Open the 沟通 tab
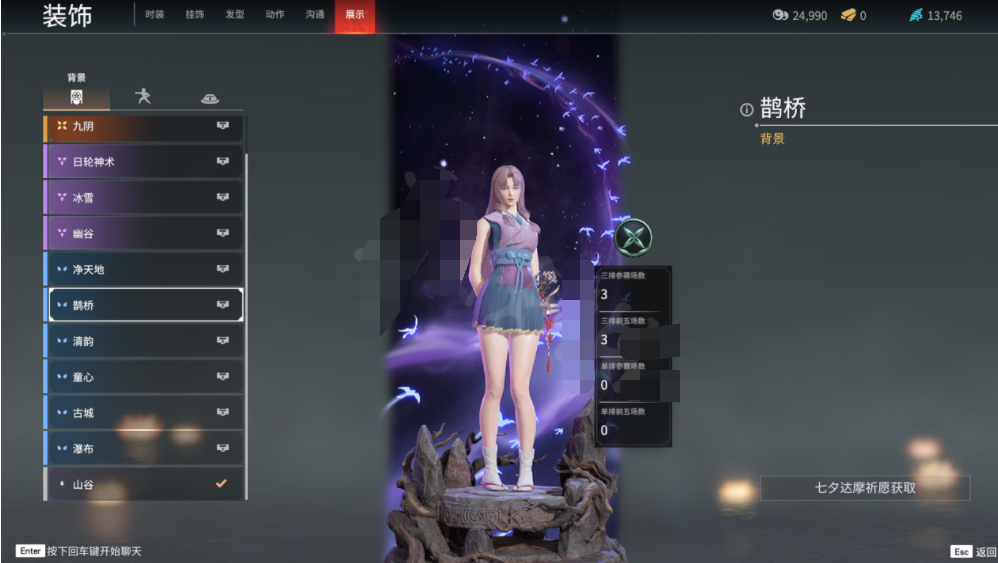Screen dimensions: 998x563 (x=315, y=15)
